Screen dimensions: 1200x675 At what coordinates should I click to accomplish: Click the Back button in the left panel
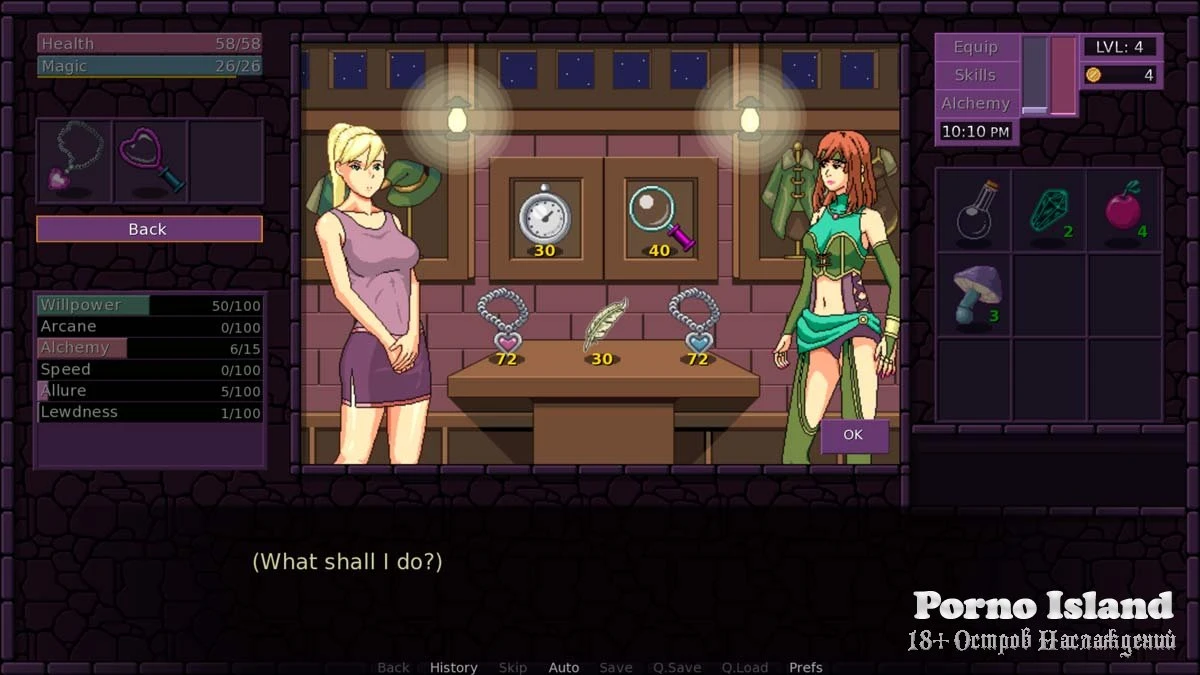point(149,229)
